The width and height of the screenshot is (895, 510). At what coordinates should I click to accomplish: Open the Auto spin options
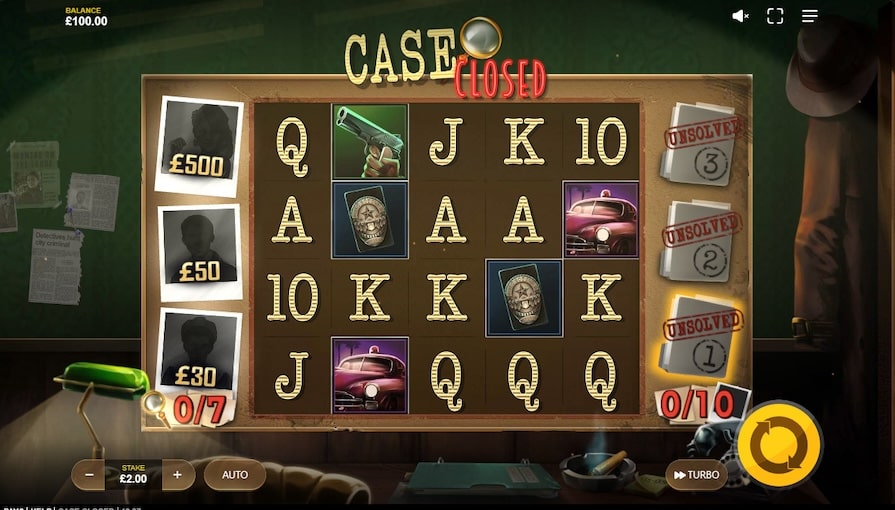(x=235, y=475)
